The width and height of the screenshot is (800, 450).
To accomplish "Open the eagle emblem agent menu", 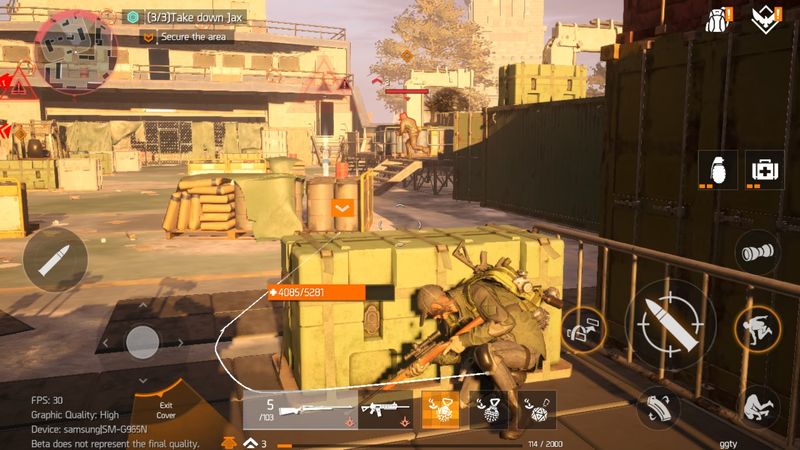I will pos(768,19).
